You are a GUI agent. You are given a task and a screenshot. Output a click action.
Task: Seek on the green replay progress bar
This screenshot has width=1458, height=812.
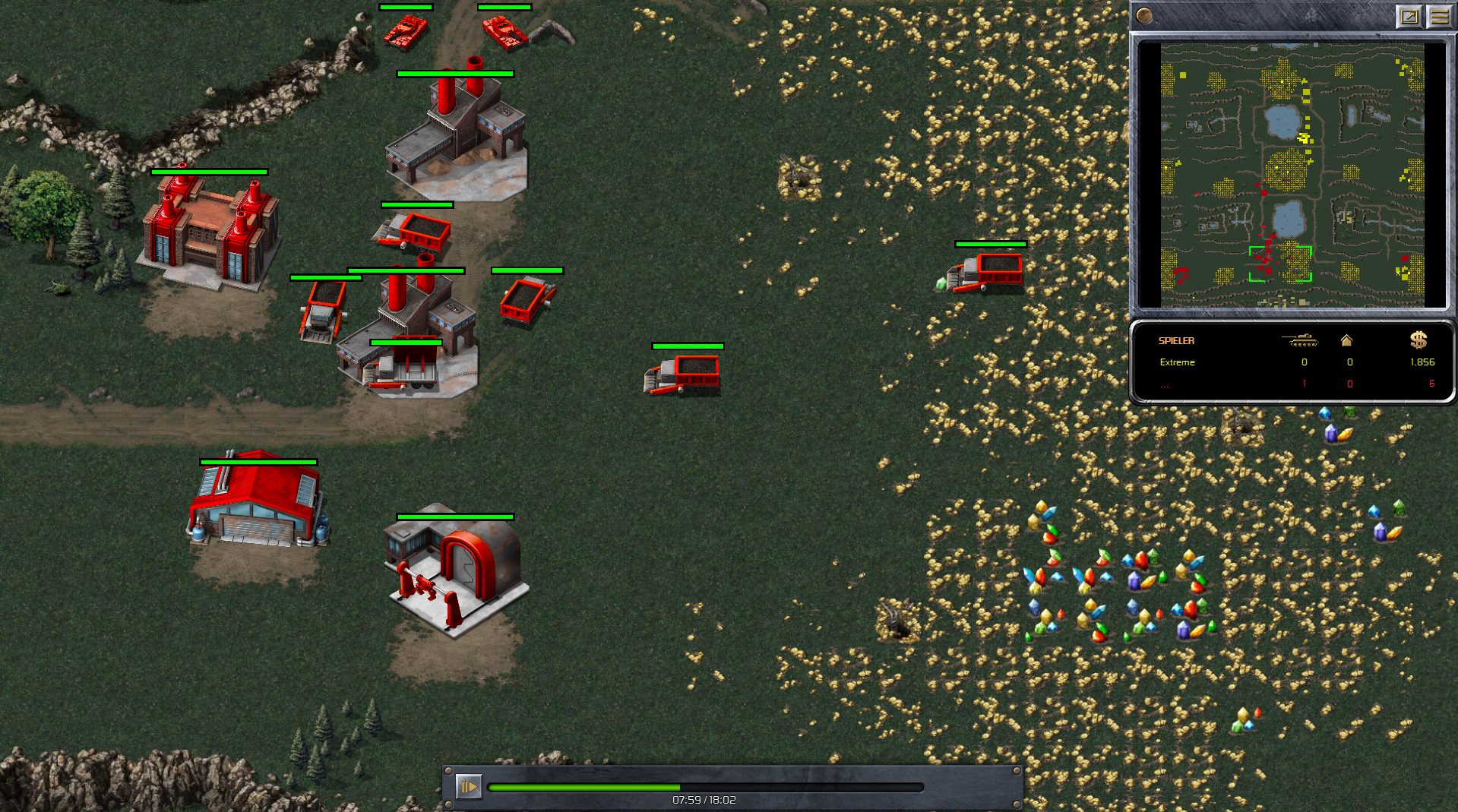pos(705,788)
